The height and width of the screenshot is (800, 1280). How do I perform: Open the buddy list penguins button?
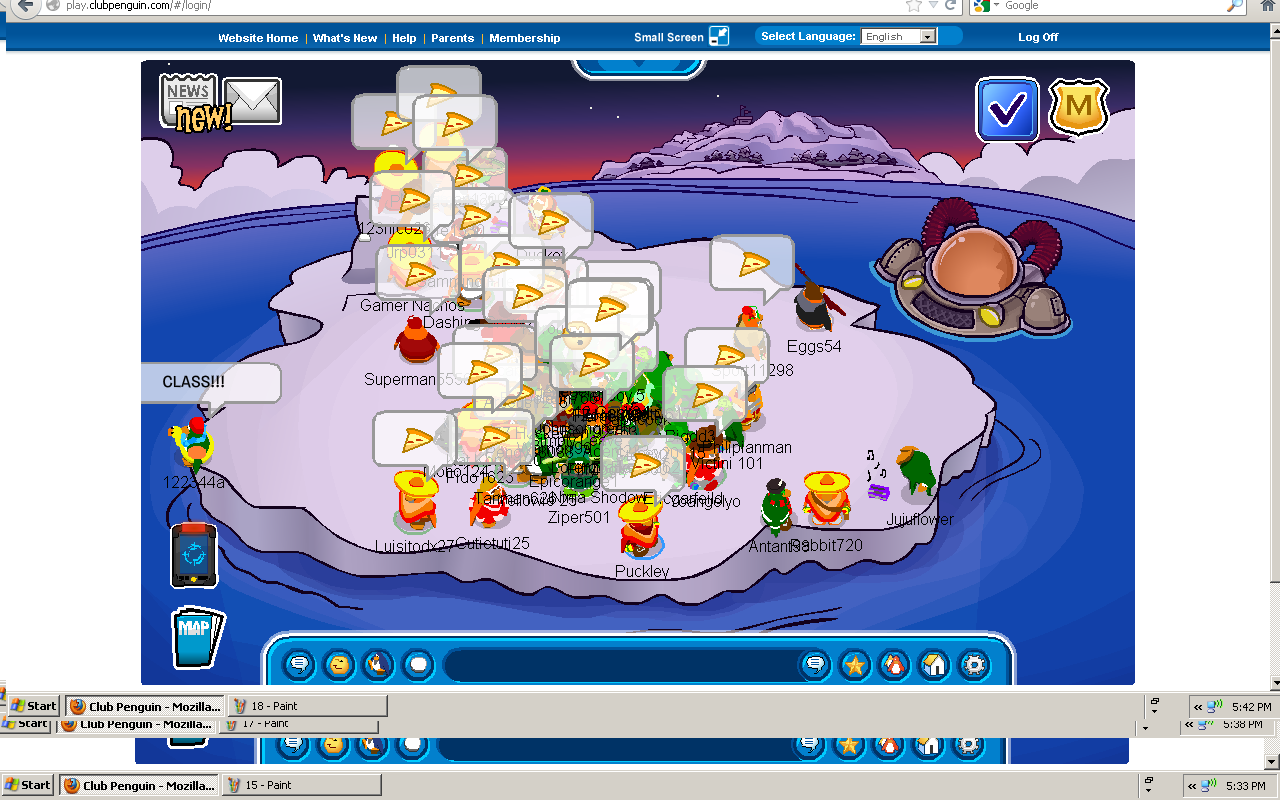894,664
